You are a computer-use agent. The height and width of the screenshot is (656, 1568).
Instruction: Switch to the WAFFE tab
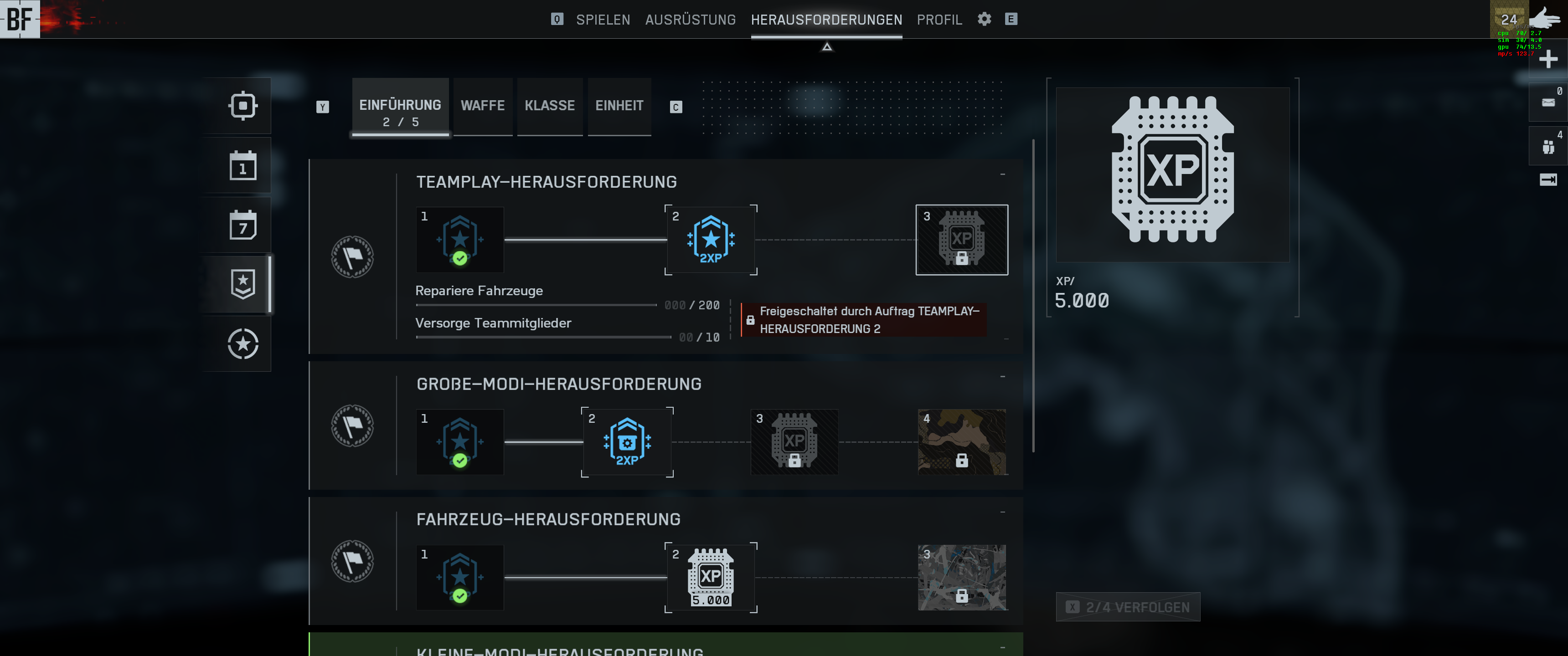482,105
